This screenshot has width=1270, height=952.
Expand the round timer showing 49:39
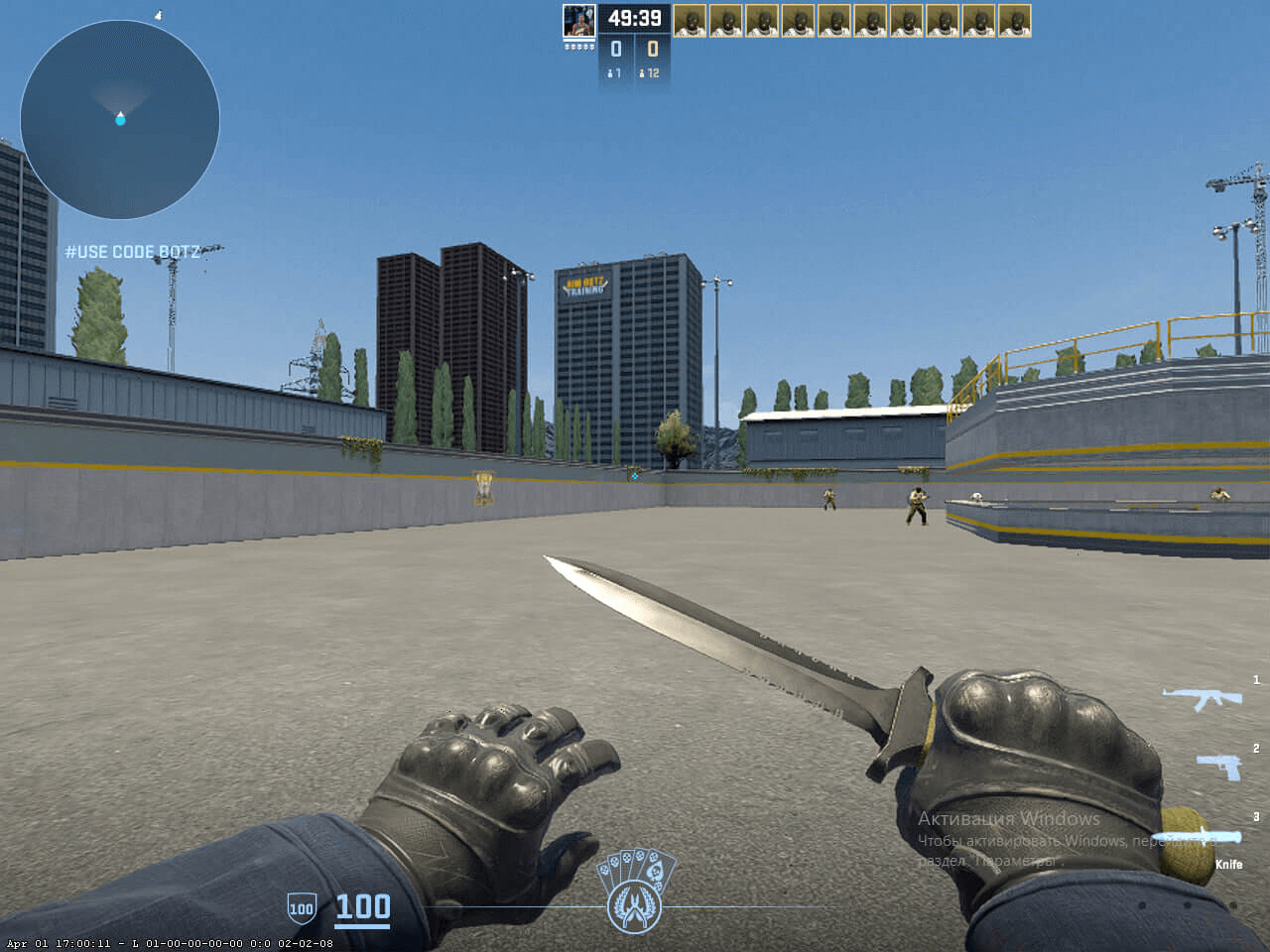coord(636,17)
